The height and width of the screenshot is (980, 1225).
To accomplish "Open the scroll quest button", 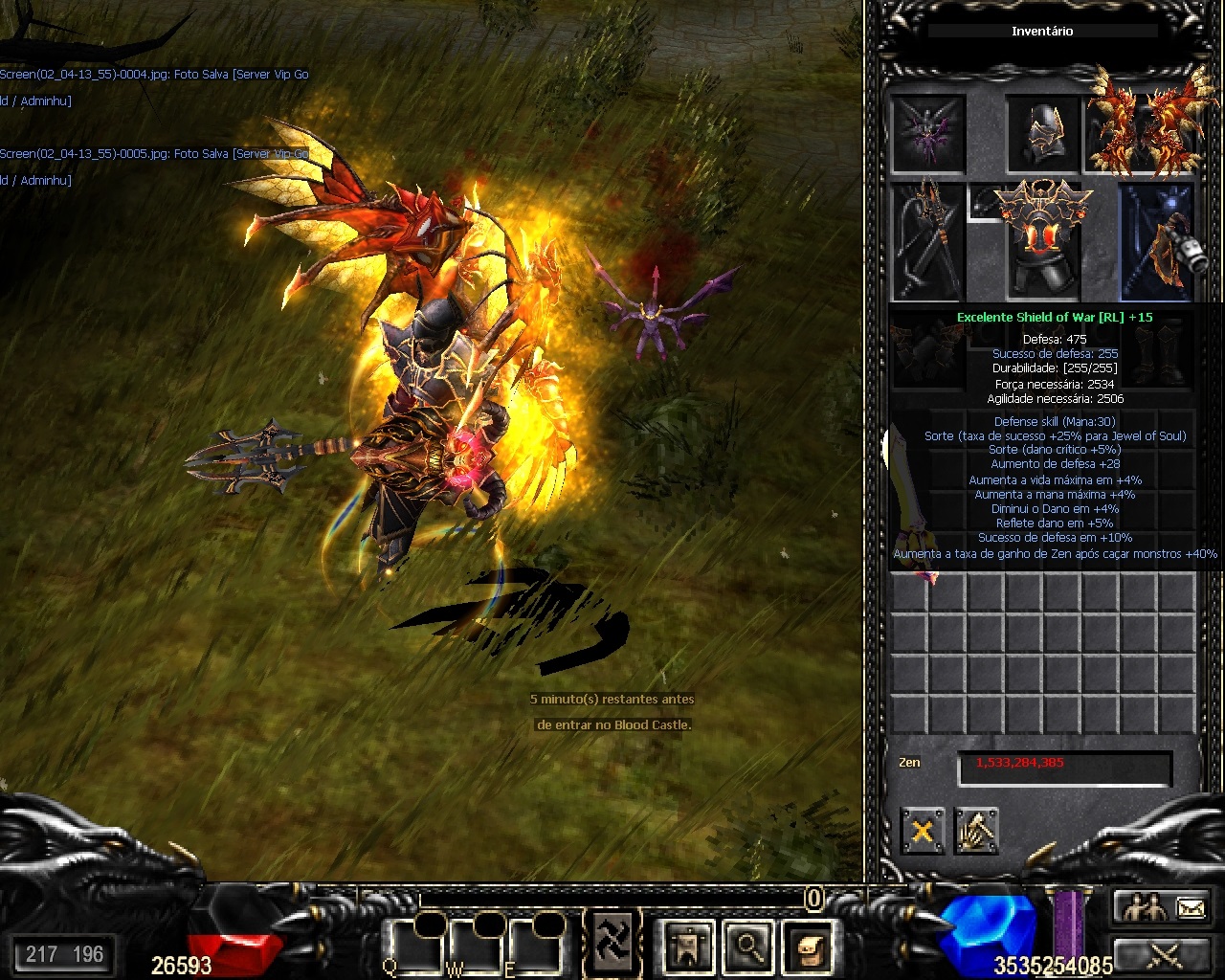I will (805, 947).
